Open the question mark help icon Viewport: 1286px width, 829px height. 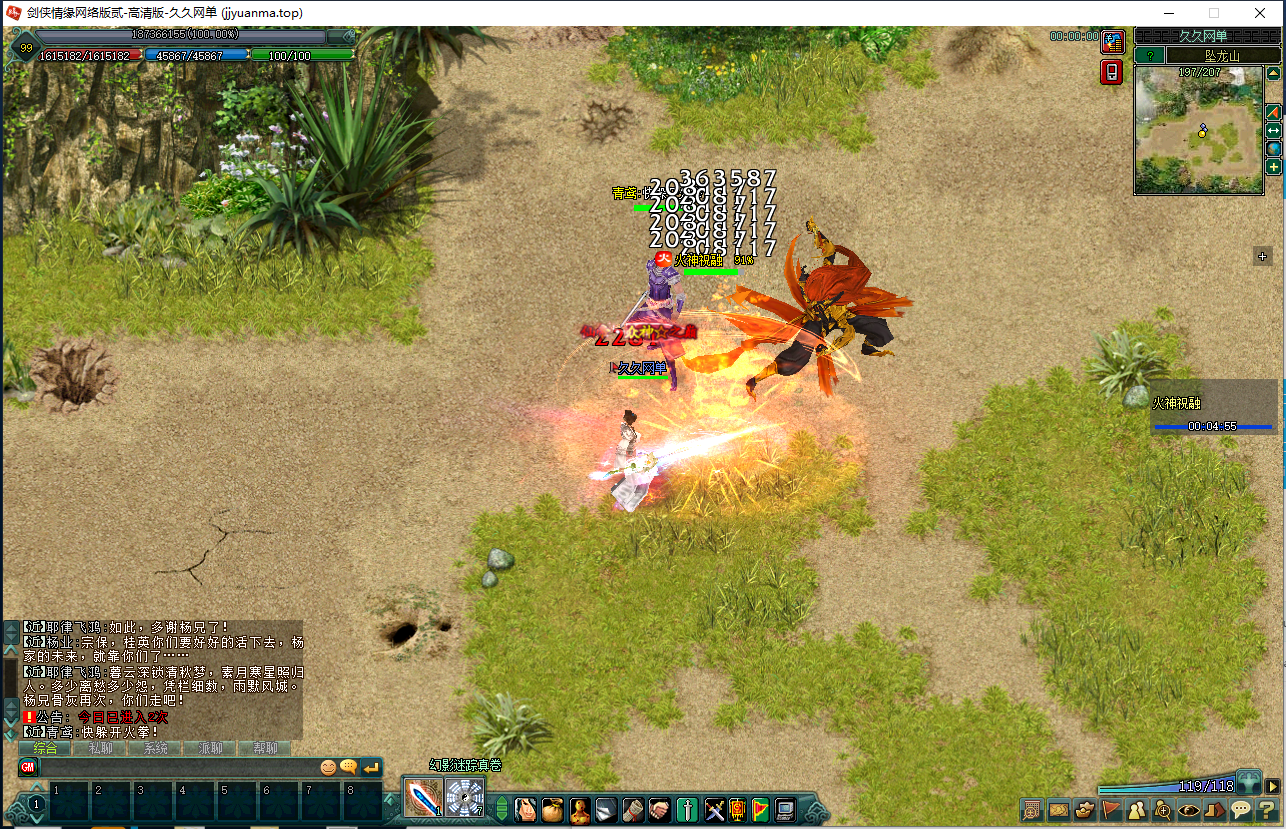coord(1267,810)
